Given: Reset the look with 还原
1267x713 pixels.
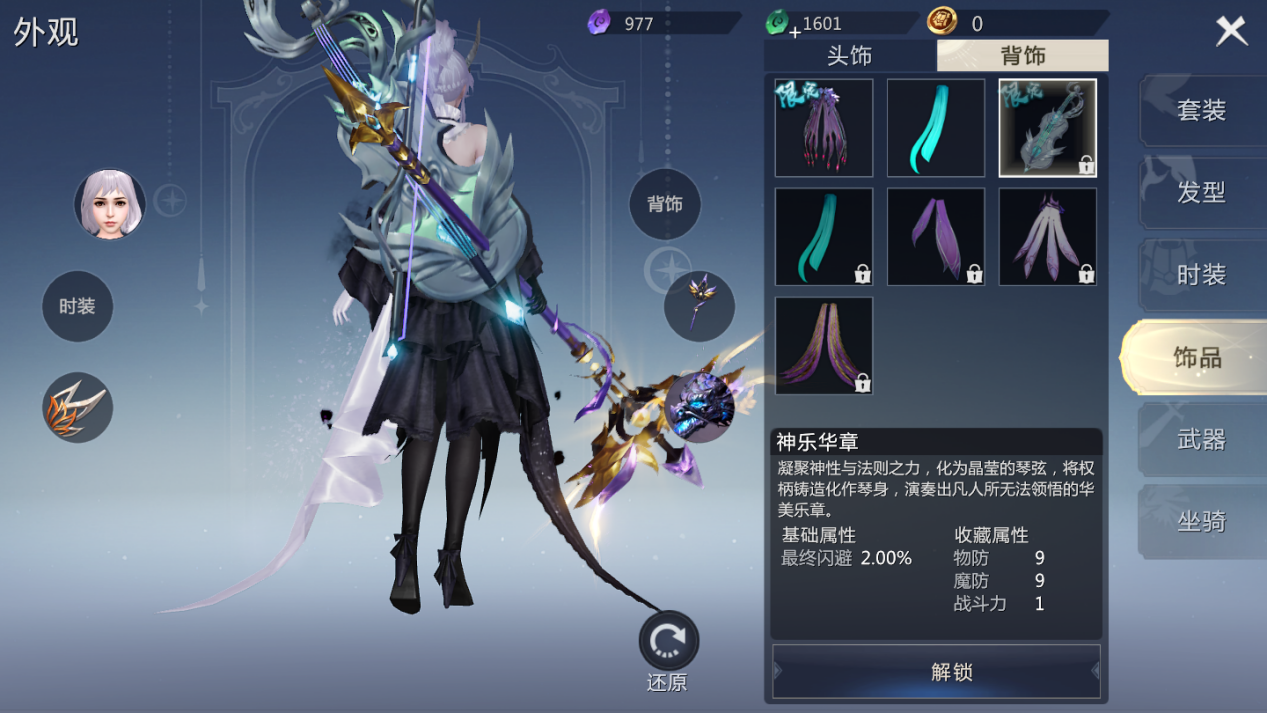Looking at the screenshot, I should (668, 642).
